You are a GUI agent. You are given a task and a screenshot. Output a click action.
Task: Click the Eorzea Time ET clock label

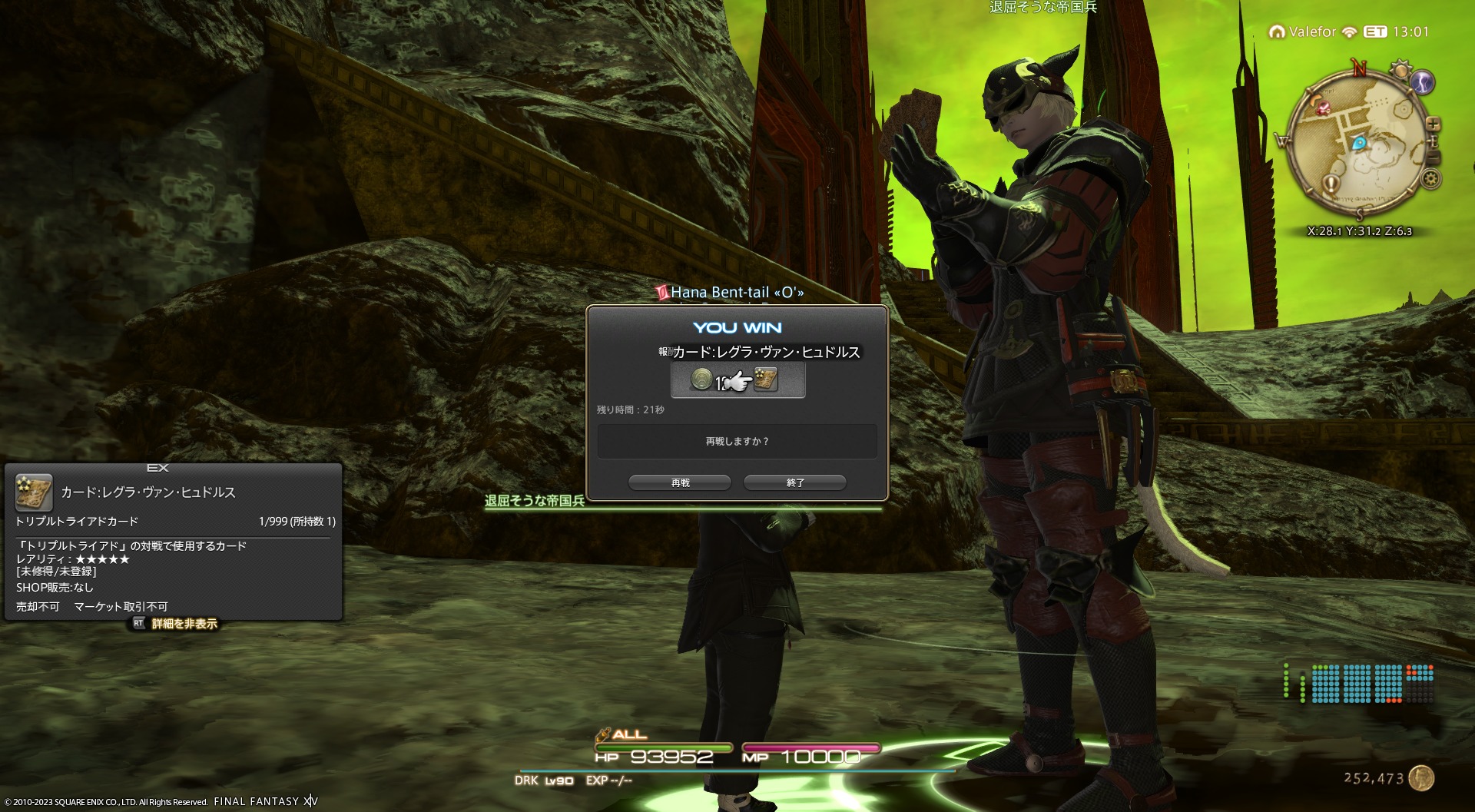tap(1374, 32)
